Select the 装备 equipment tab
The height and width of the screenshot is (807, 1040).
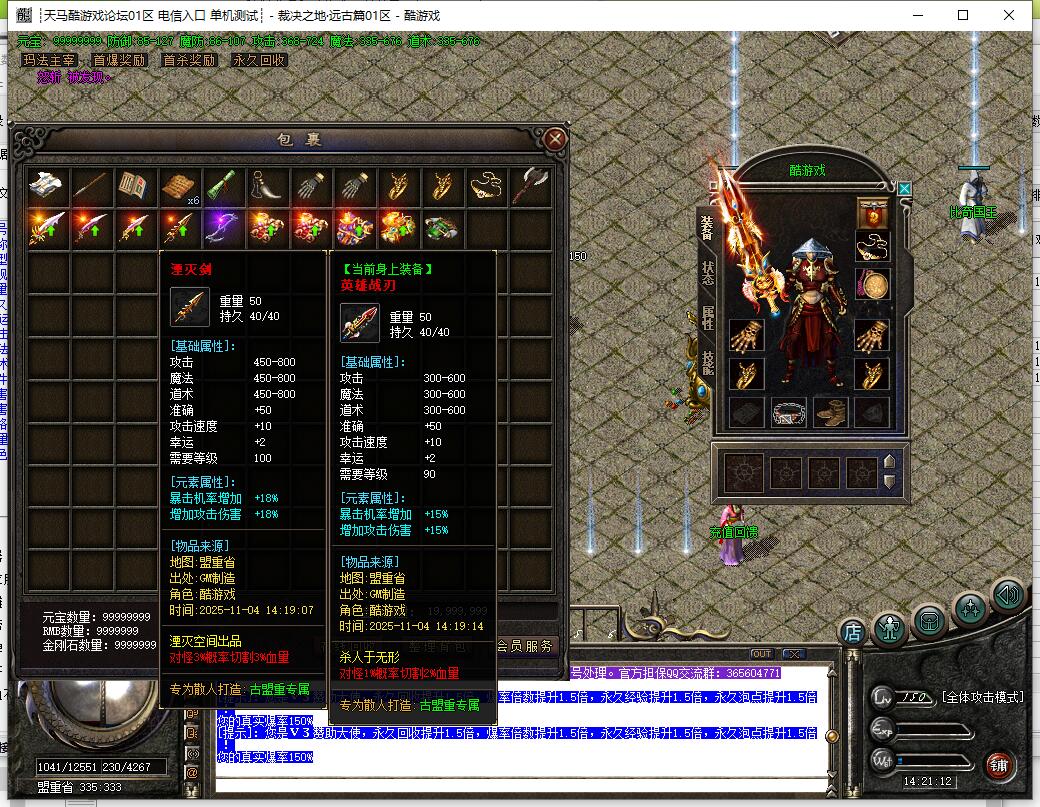point(707,229)
